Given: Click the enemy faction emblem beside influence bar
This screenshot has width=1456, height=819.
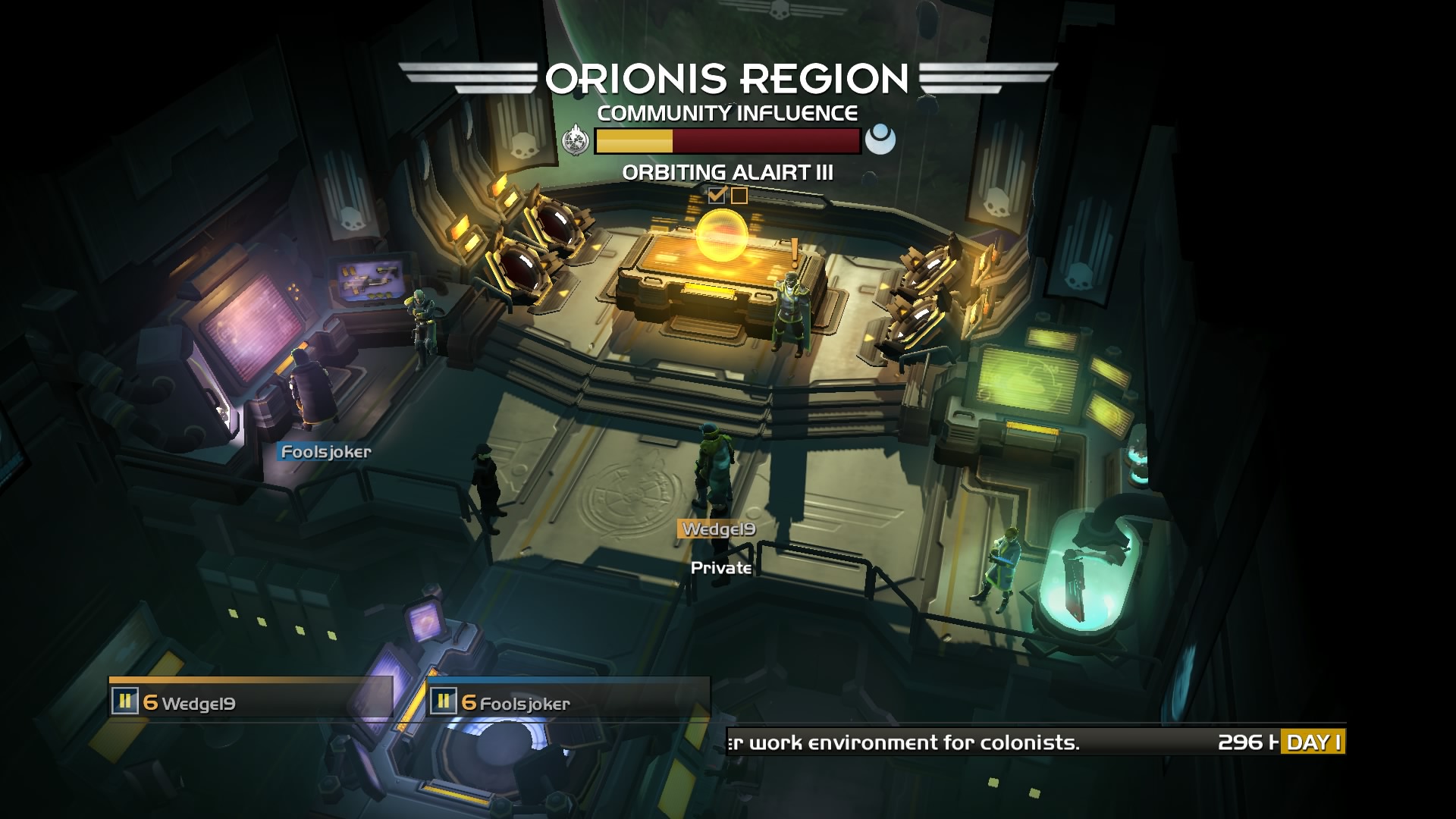Looking at the screenshot, I should 880,140.
